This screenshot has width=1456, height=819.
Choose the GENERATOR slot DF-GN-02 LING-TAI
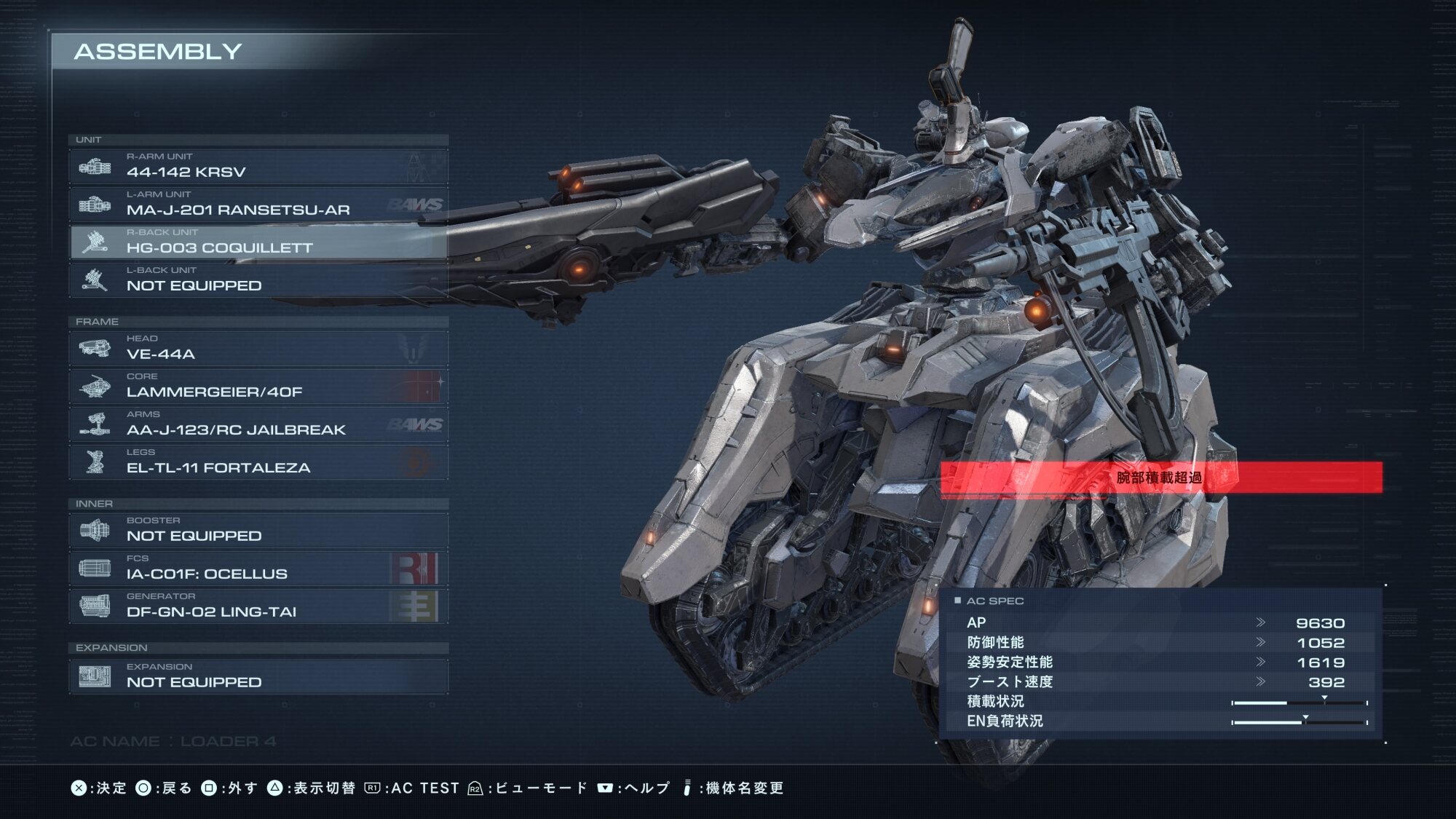258,606
